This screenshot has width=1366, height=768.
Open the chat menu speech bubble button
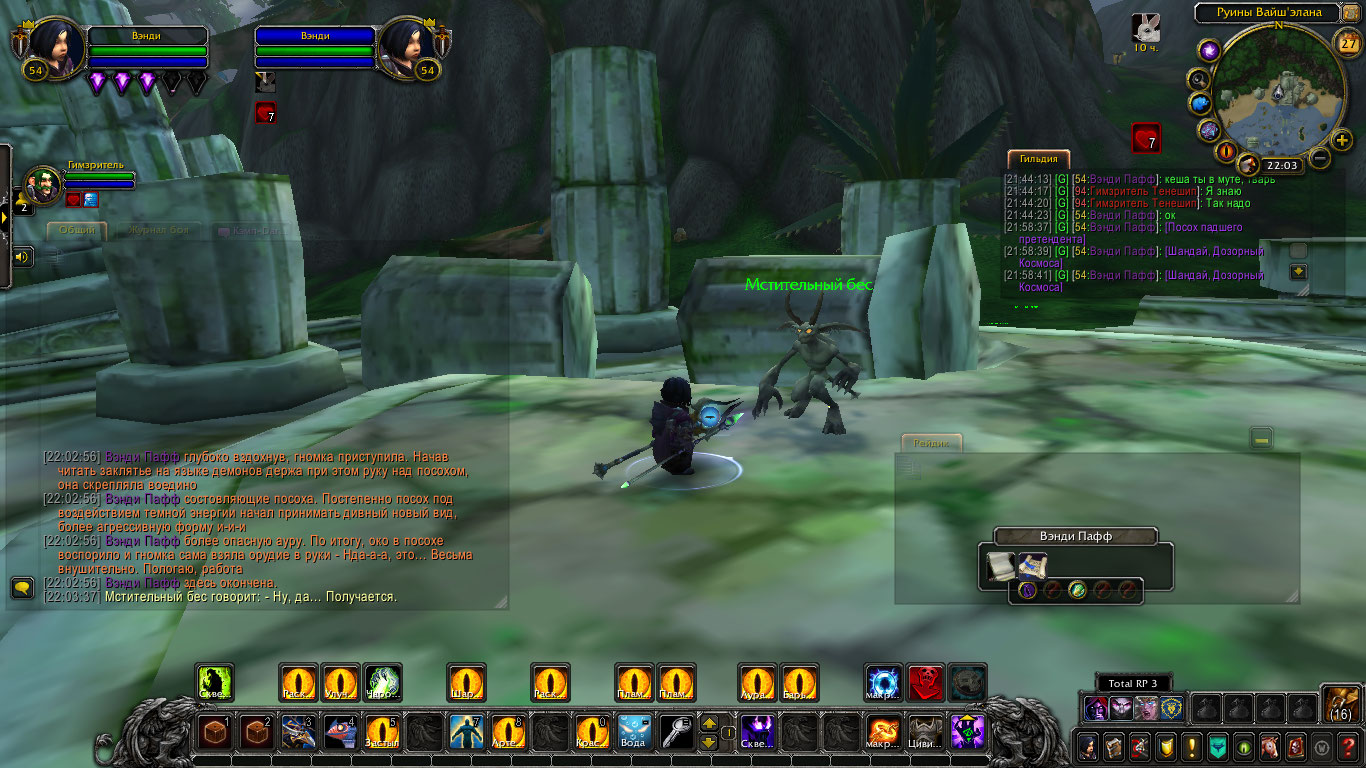point(21,587)
